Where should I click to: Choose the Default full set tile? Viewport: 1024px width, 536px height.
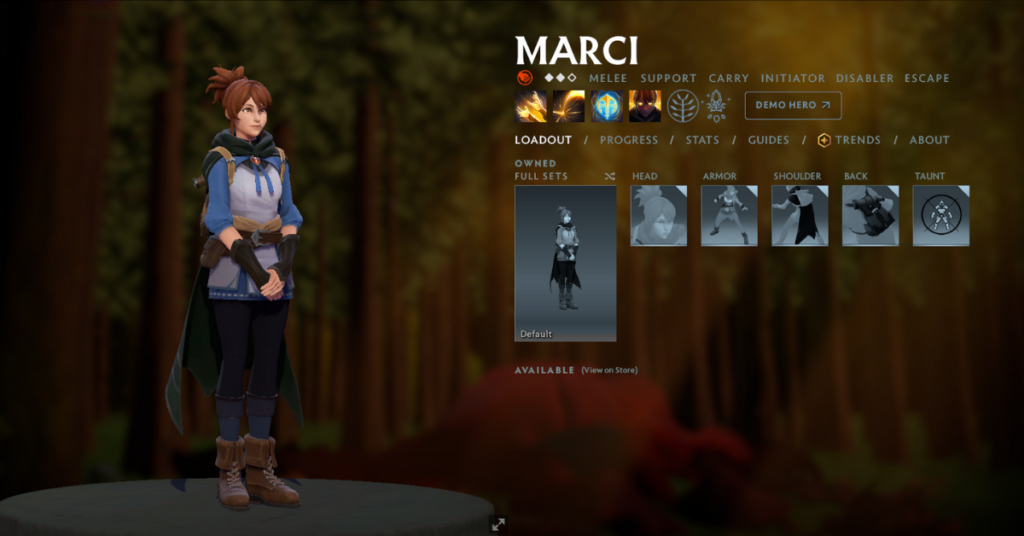(x=565, y=263)
